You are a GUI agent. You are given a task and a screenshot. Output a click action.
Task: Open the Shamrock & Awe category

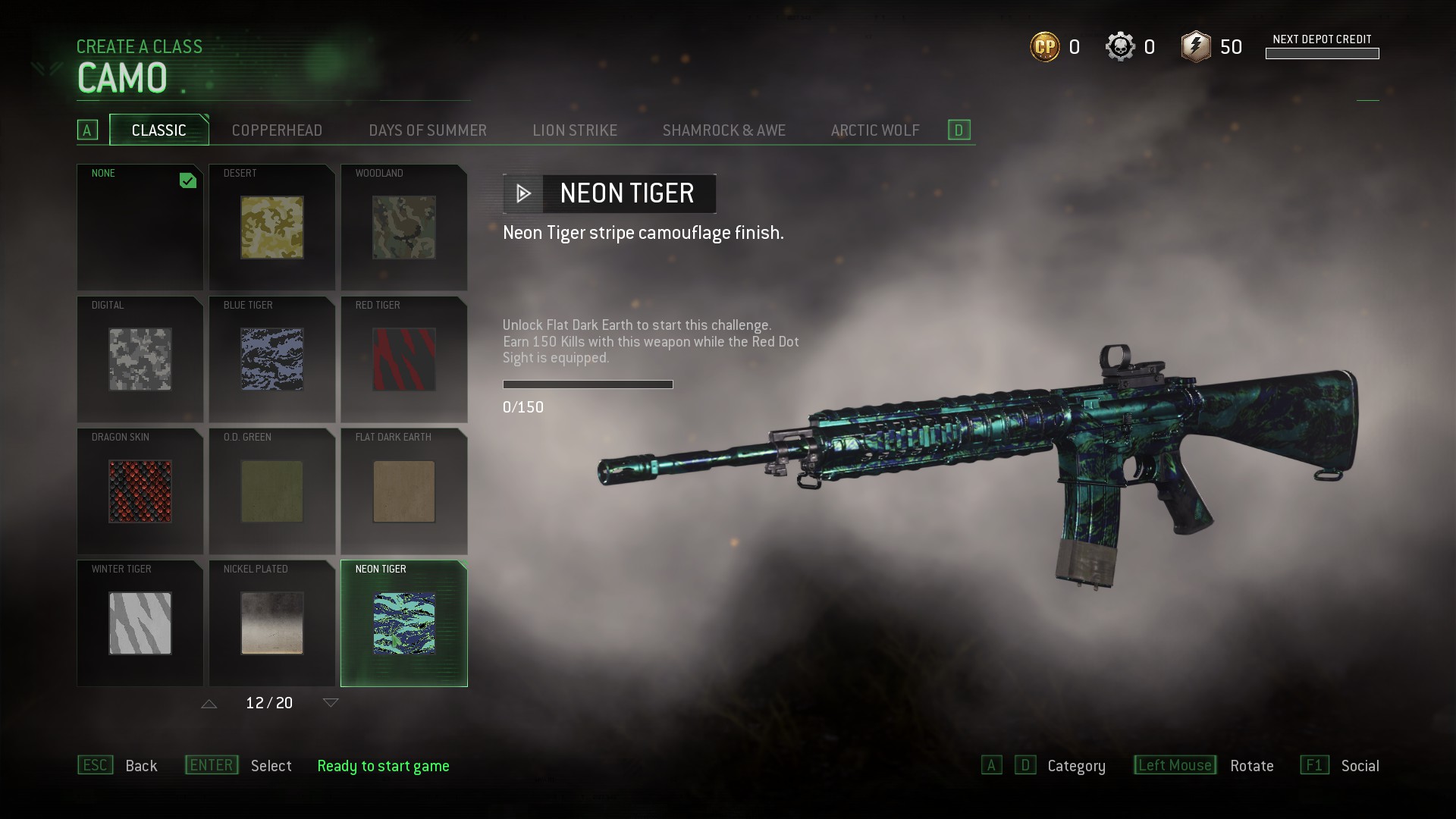[724, 130]
